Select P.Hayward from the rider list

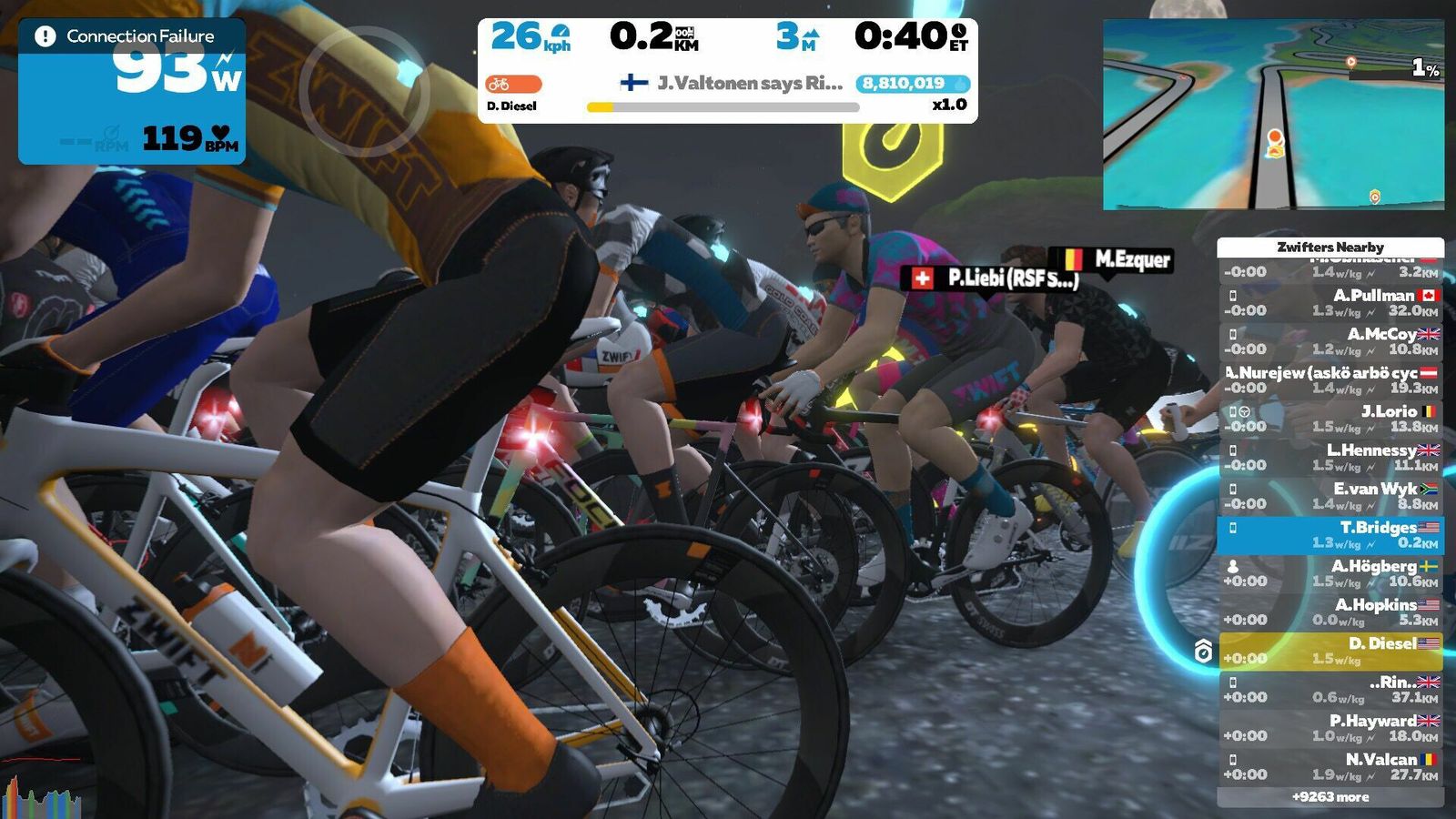coord(1330,728)
